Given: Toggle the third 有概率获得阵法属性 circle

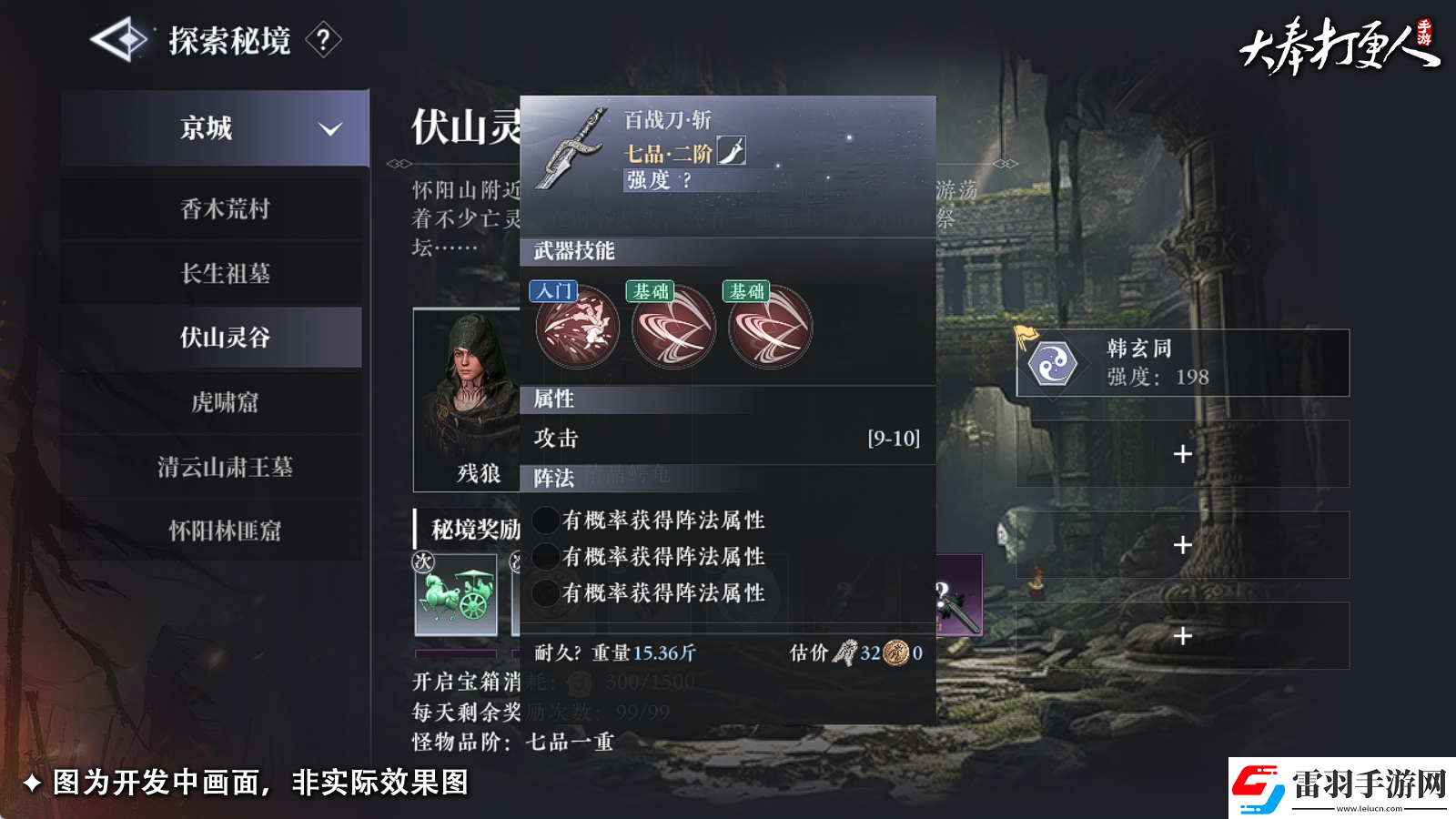Looking at the screenshot, I should tap(545, 592).
